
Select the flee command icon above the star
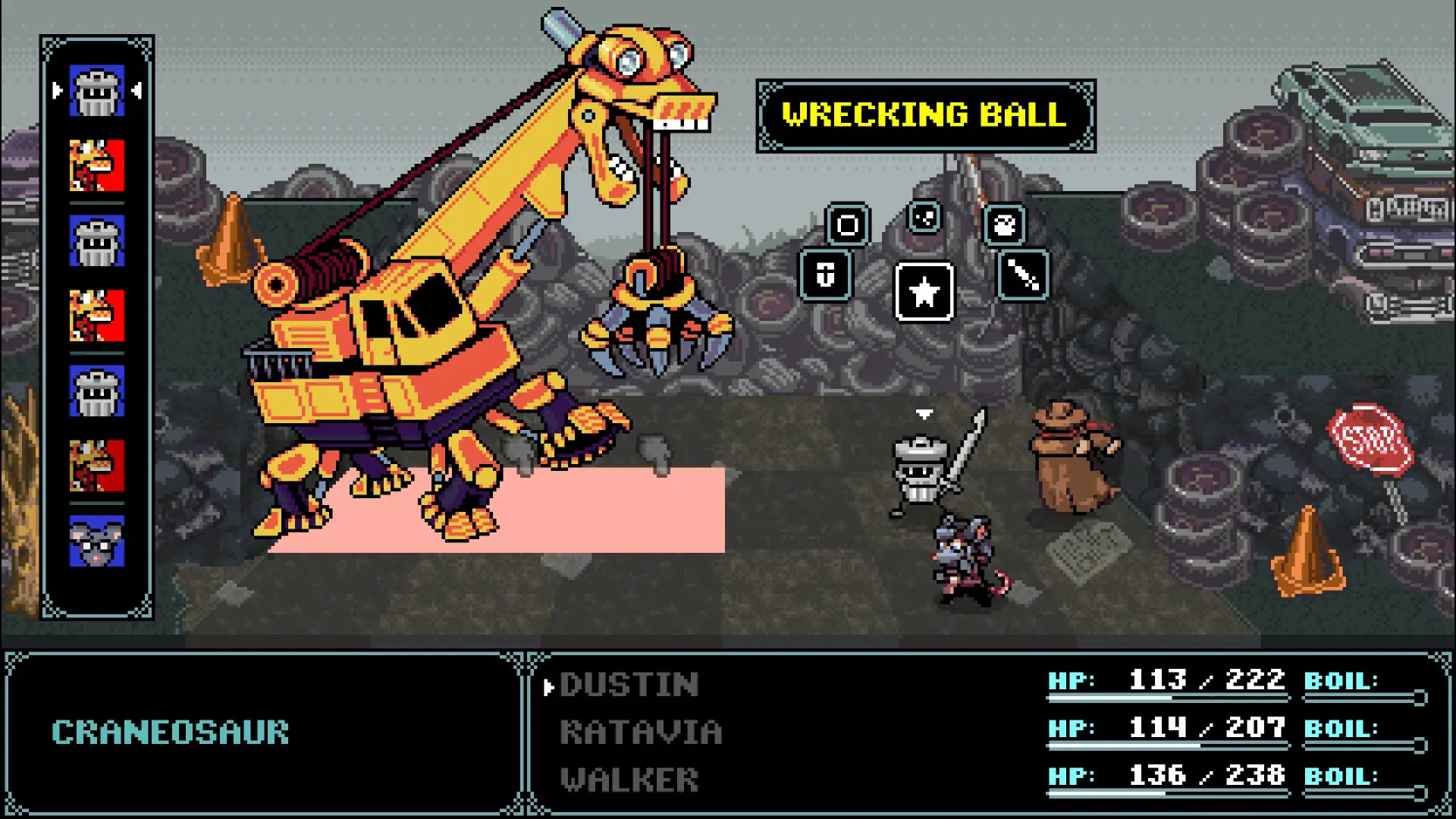click(924, 219)
